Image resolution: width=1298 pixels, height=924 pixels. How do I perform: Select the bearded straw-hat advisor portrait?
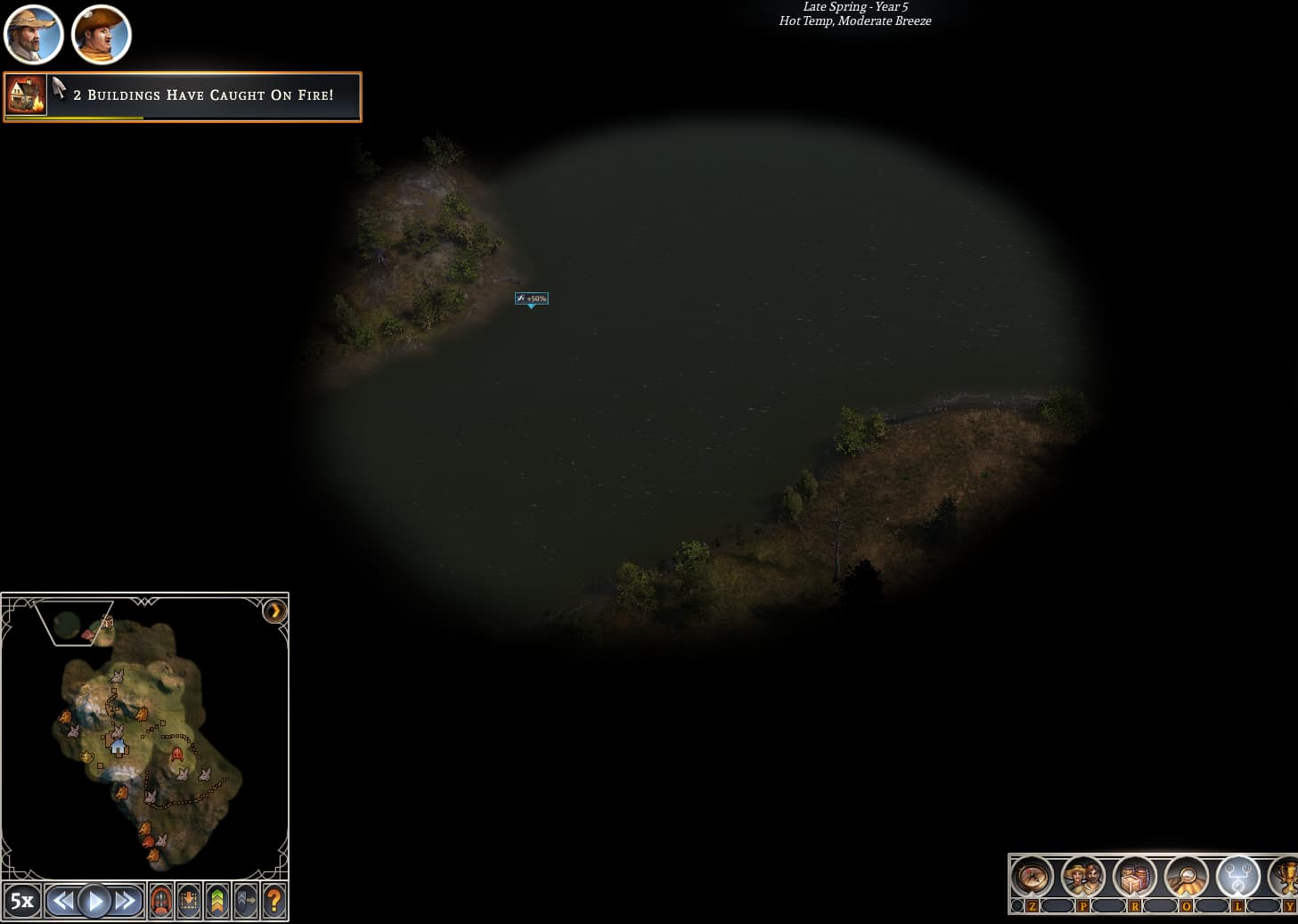pos(33,35)
